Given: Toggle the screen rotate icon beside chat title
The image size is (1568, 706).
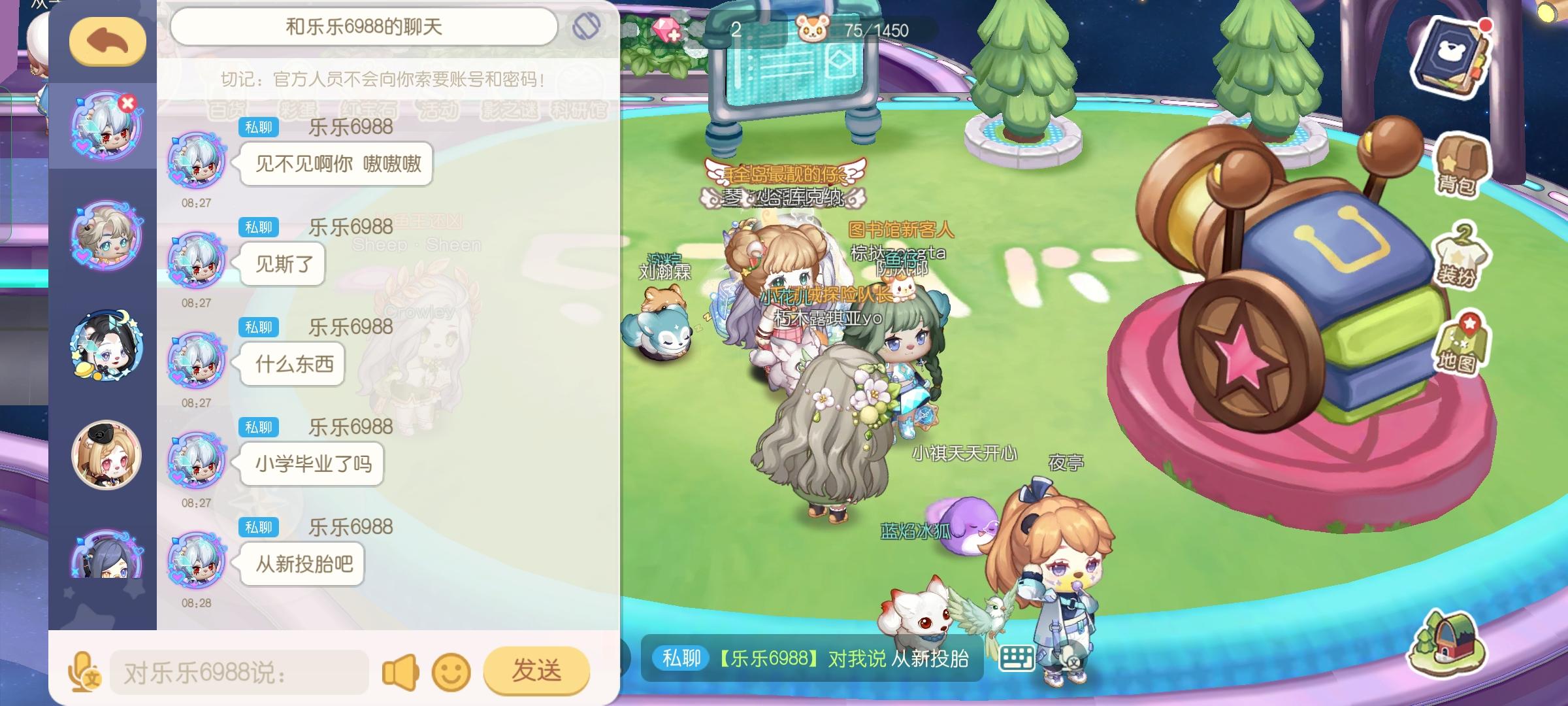Looking at the screenshot, I should point(587,26).
